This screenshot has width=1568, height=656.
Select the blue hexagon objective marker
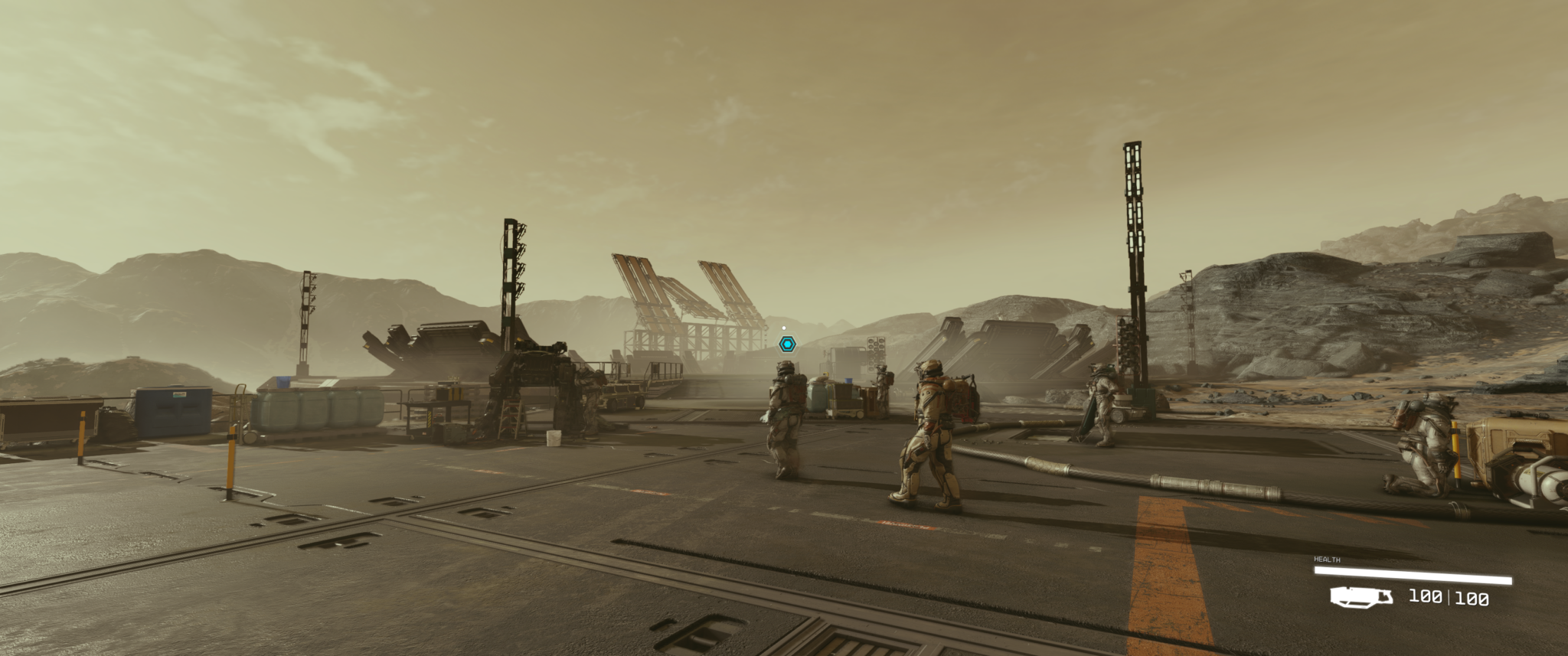787,344
